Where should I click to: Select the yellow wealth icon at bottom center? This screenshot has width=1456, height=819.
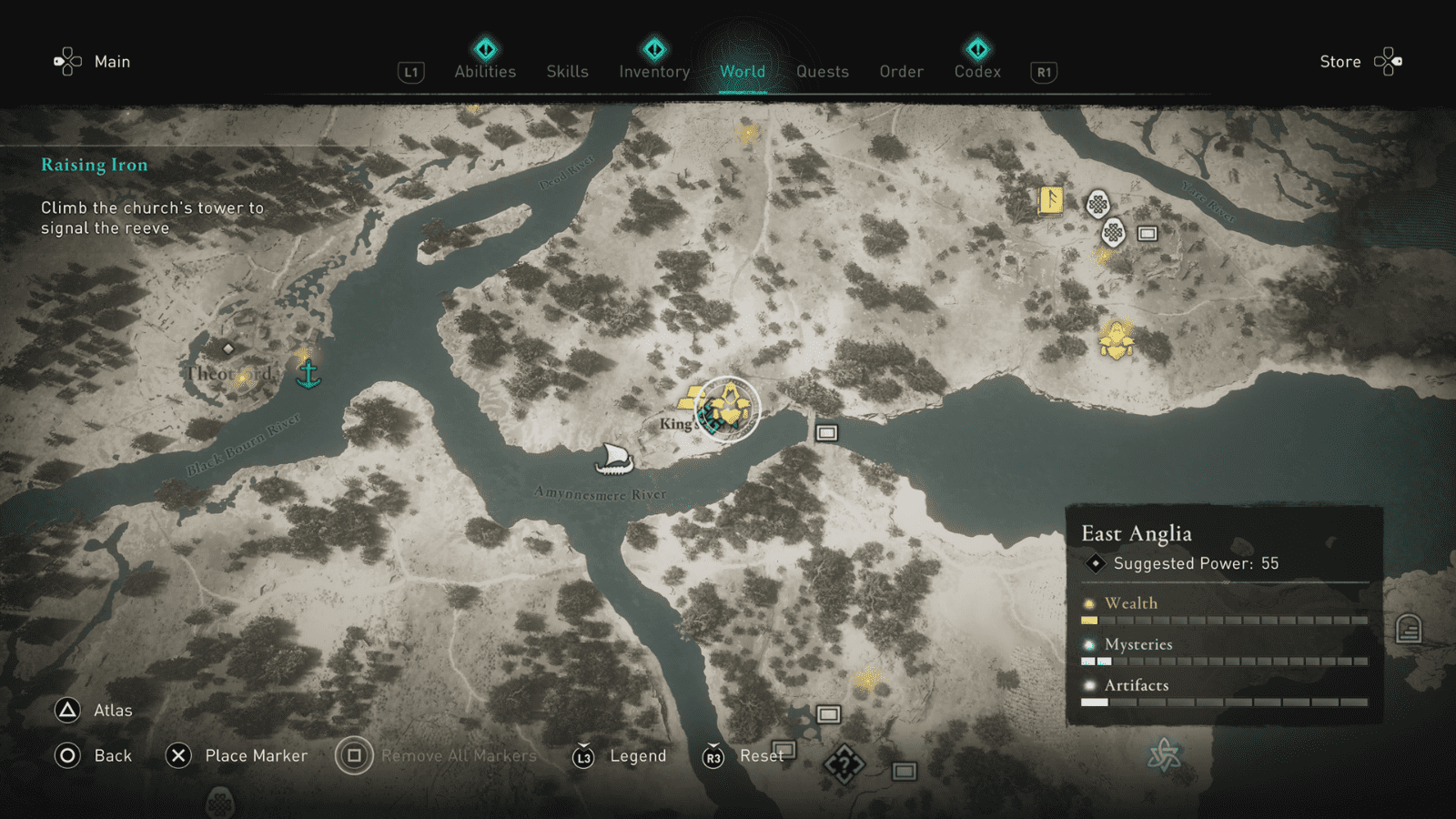[x=867, y=681]
